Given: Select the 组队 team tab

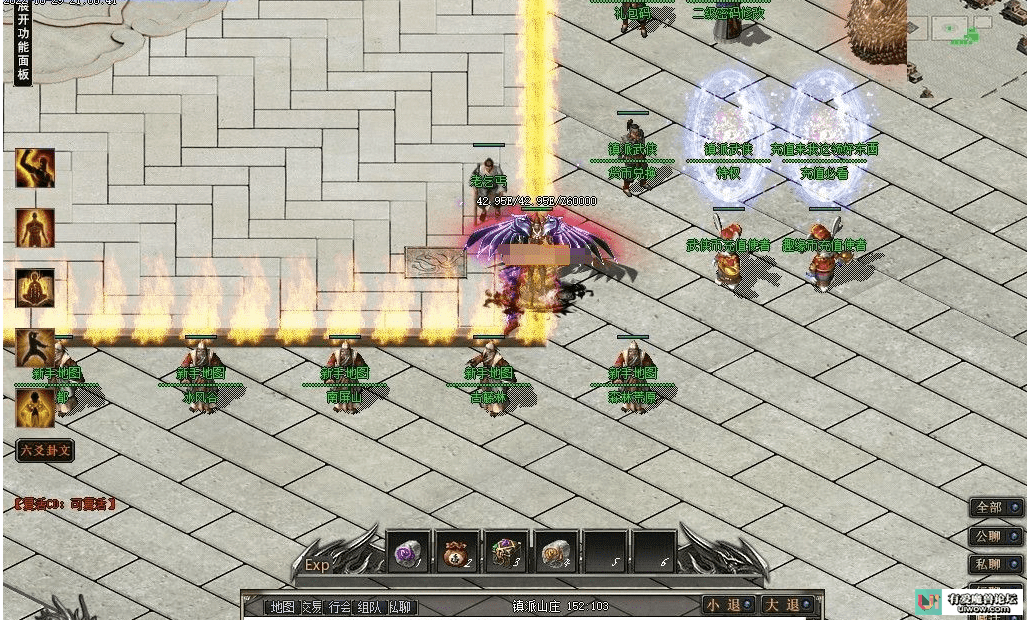Looking at the screenshot, I should [369, 607].
